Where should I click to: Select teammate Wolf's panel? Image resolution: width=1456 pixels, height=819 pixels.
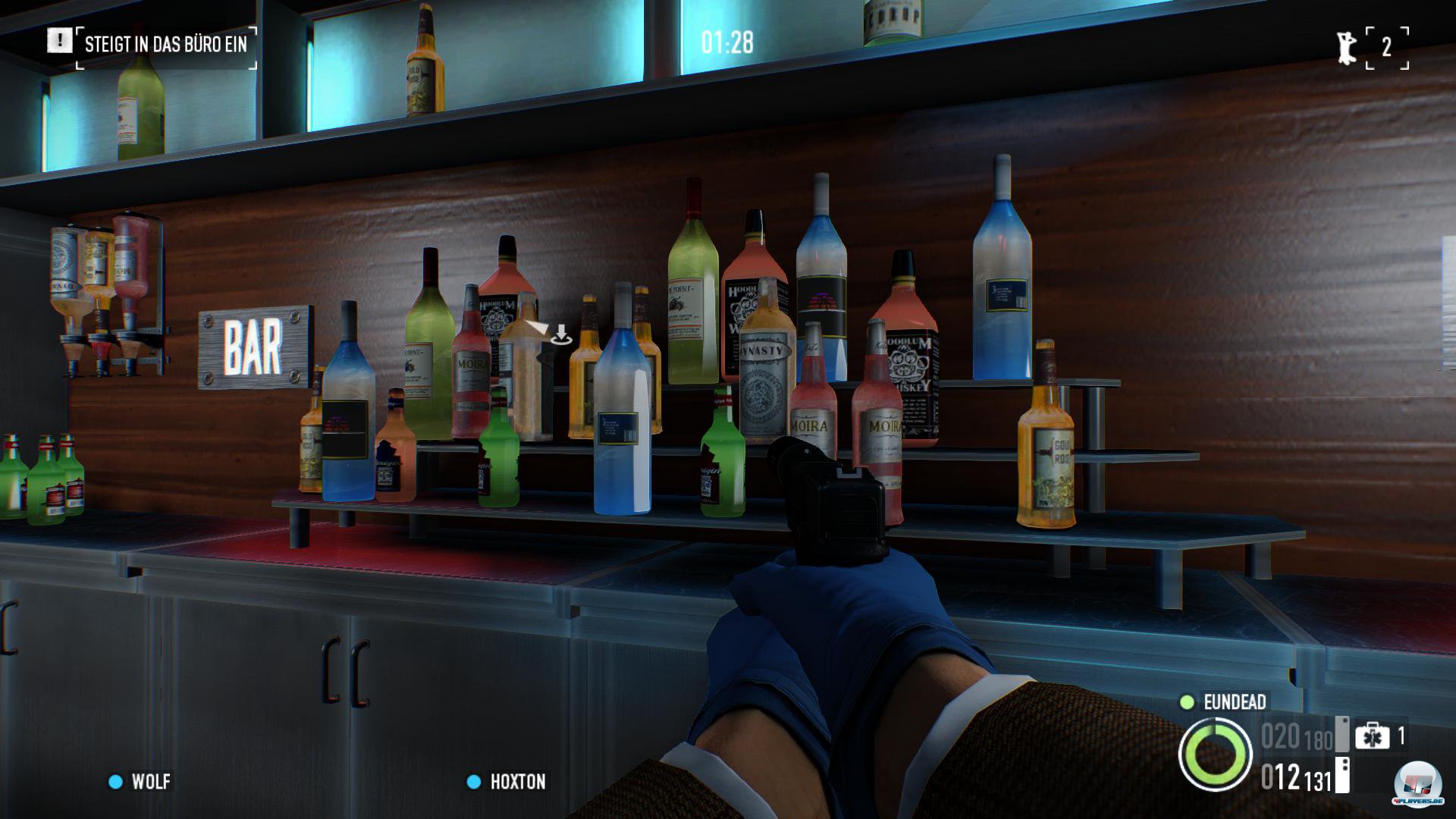pyautogui.click(x=141, y=782)
